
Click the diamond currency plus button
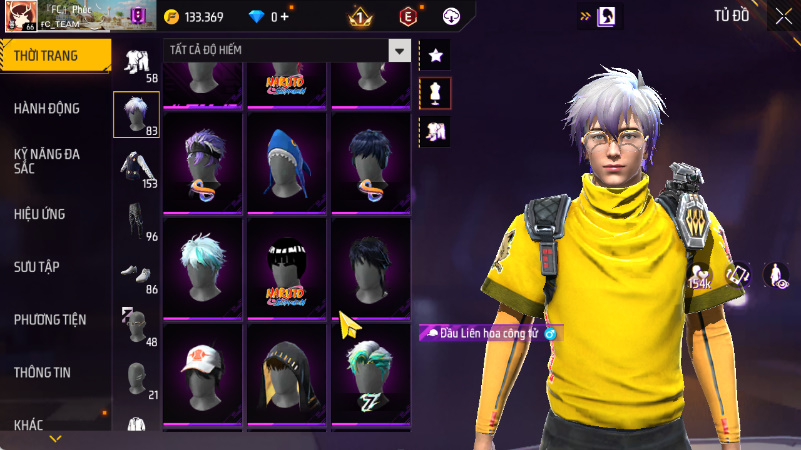[285, 17]
